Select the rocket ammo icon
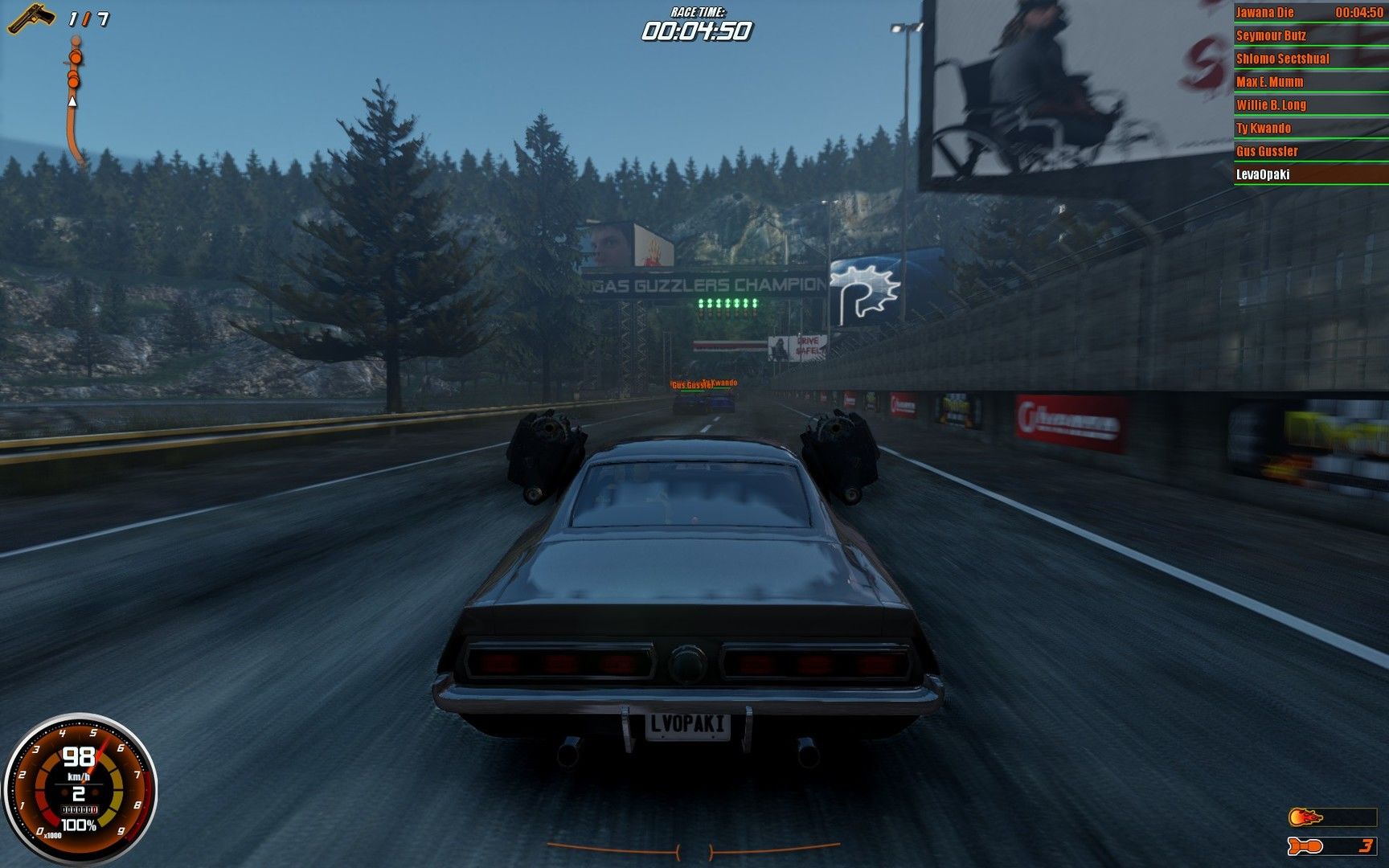The width and height of the screenshot is (1389, 868). coord(1305,845)
